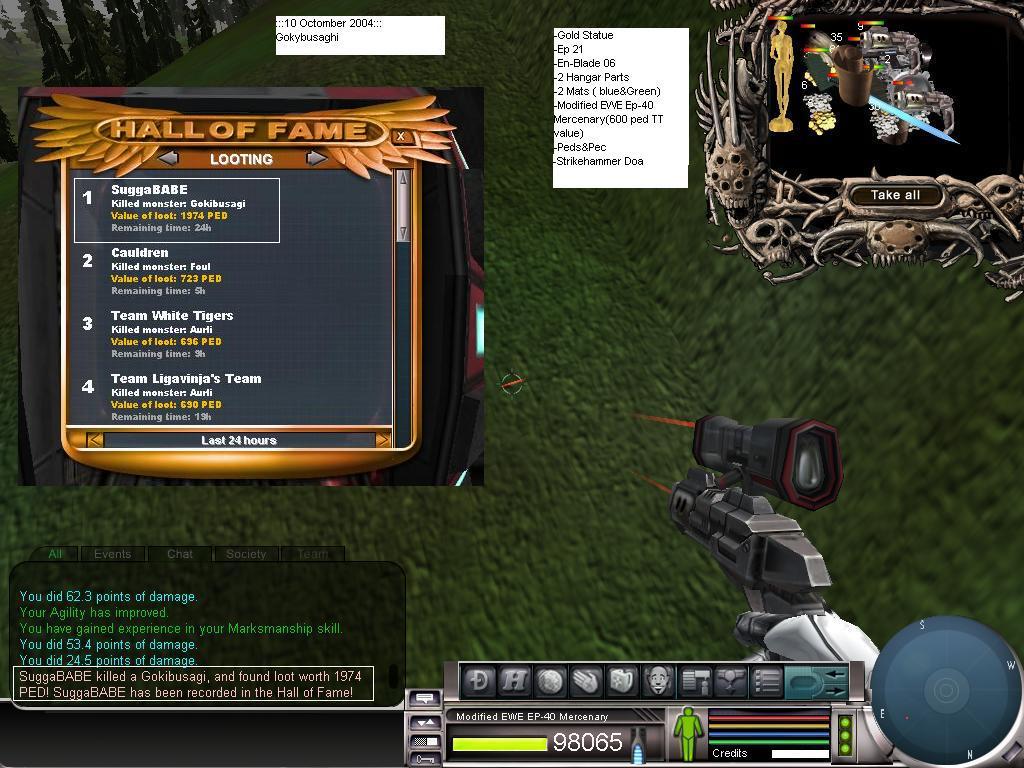Click the open hand toolbar icon
This screenshot has width=1024, height=768.
[587, 681]
